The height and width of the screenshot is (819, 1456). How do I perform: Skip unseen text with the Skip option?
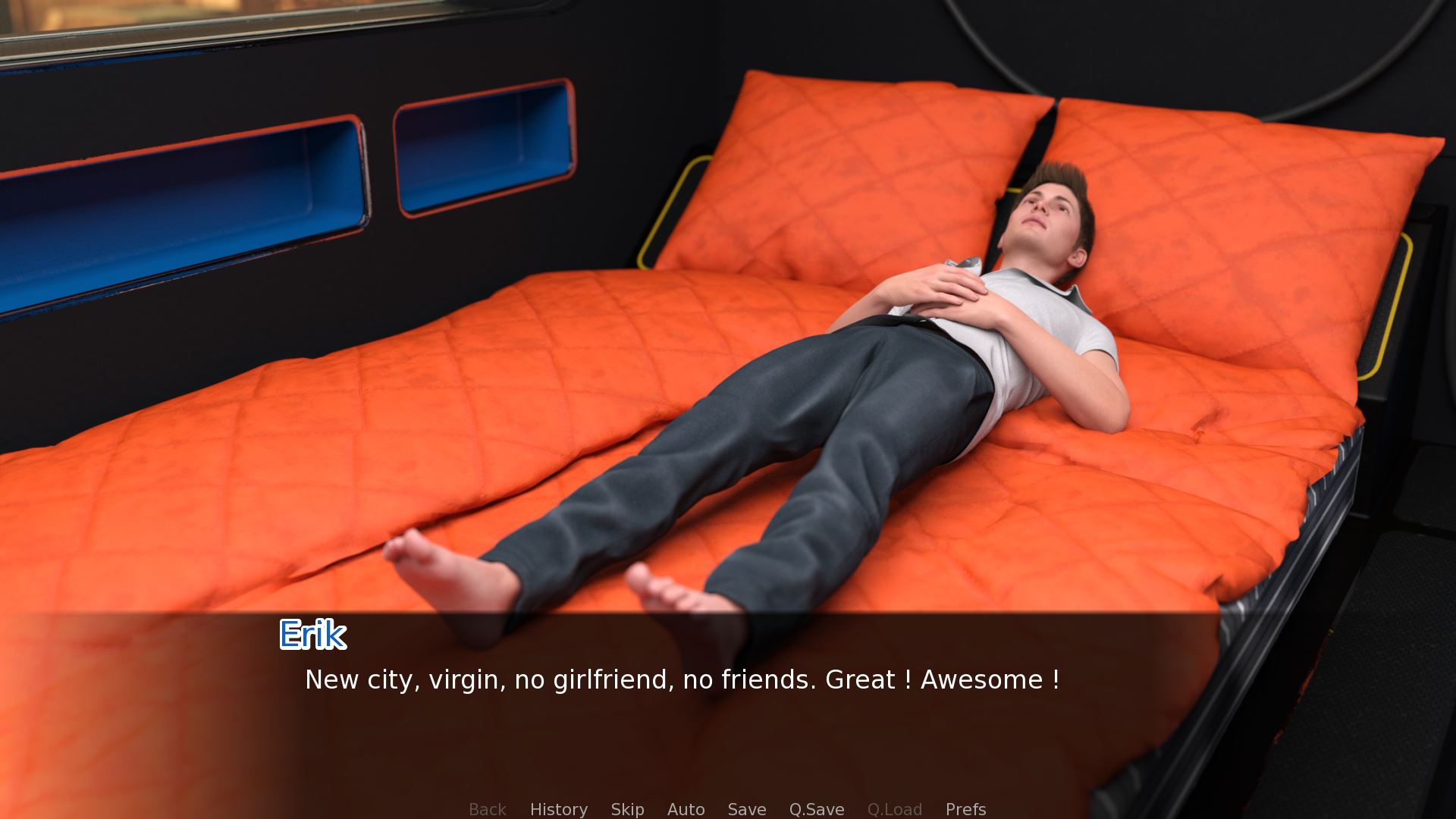[x=627, y=809]
